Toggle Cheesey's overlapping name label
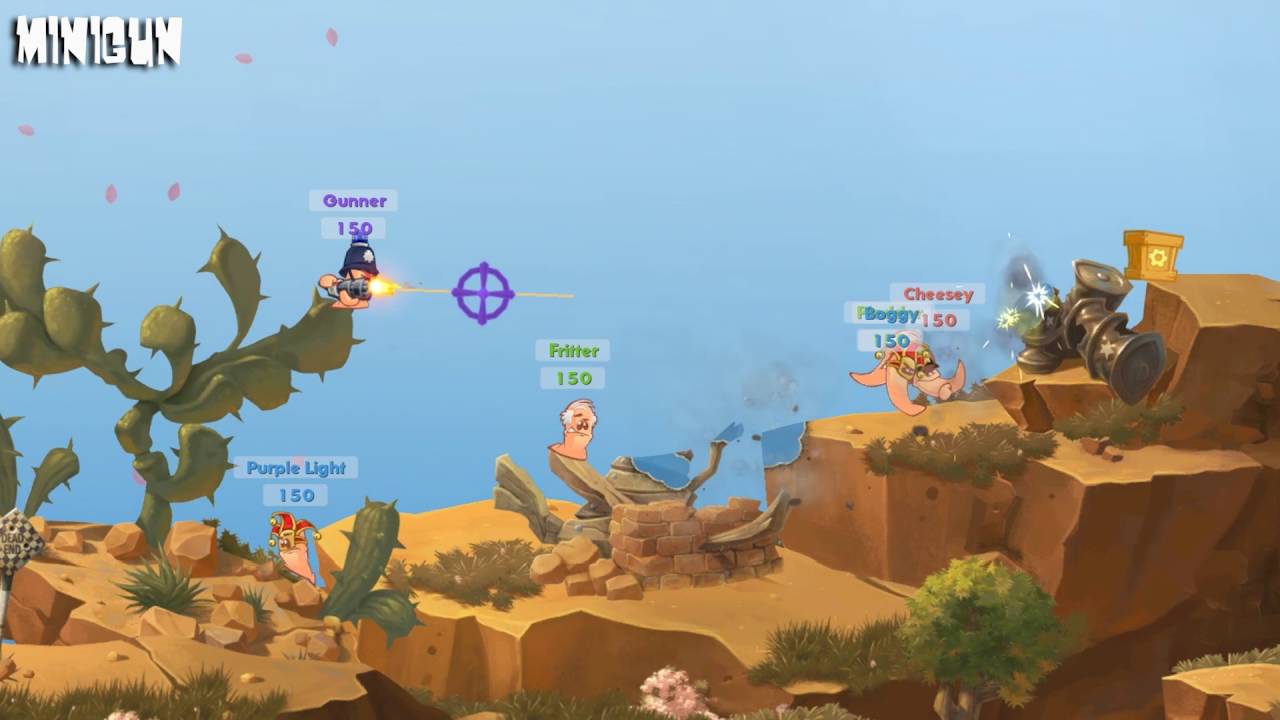 coord(938,294)
